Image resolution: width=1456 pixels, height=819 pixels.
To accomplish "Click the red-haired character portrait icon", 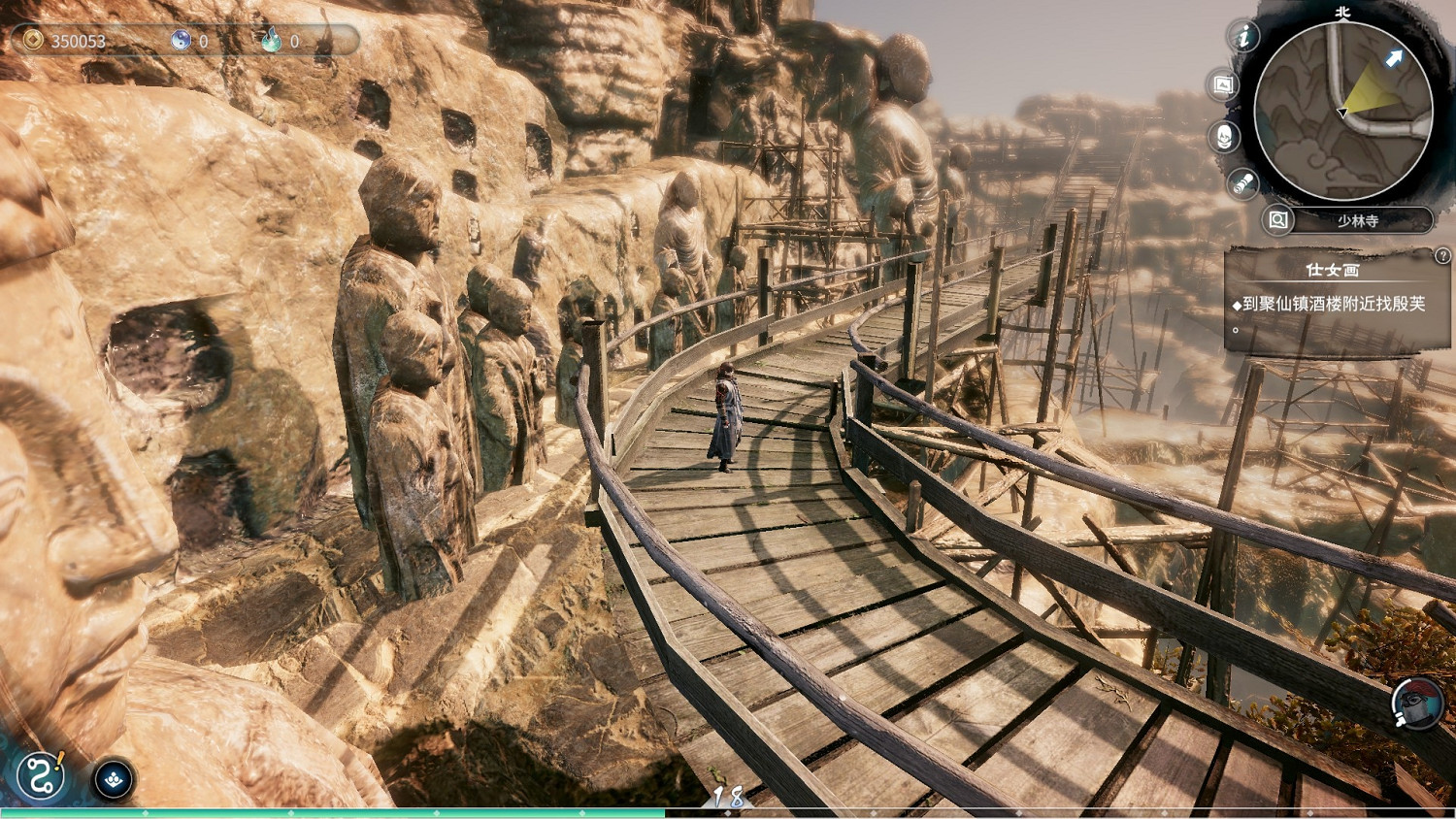I will tap(1416, 702).
